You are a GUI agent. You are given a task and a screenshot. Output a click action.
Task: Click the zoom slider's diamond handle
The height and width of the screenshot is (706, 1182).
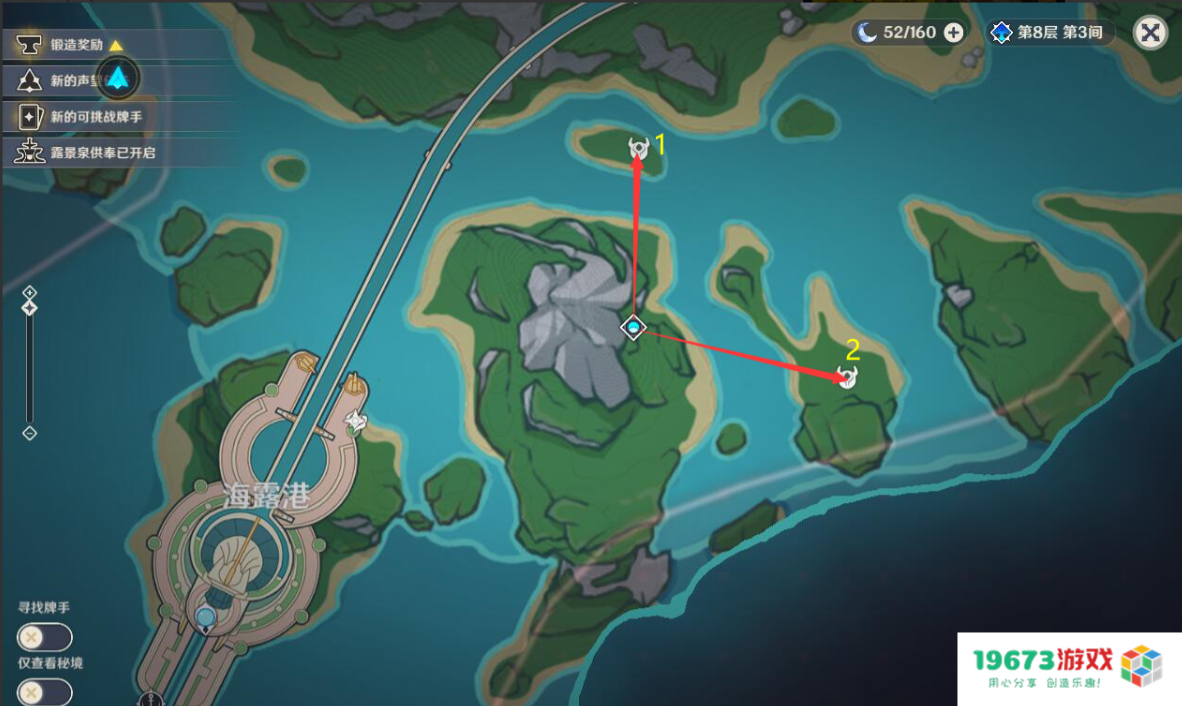tap(30, 309)
